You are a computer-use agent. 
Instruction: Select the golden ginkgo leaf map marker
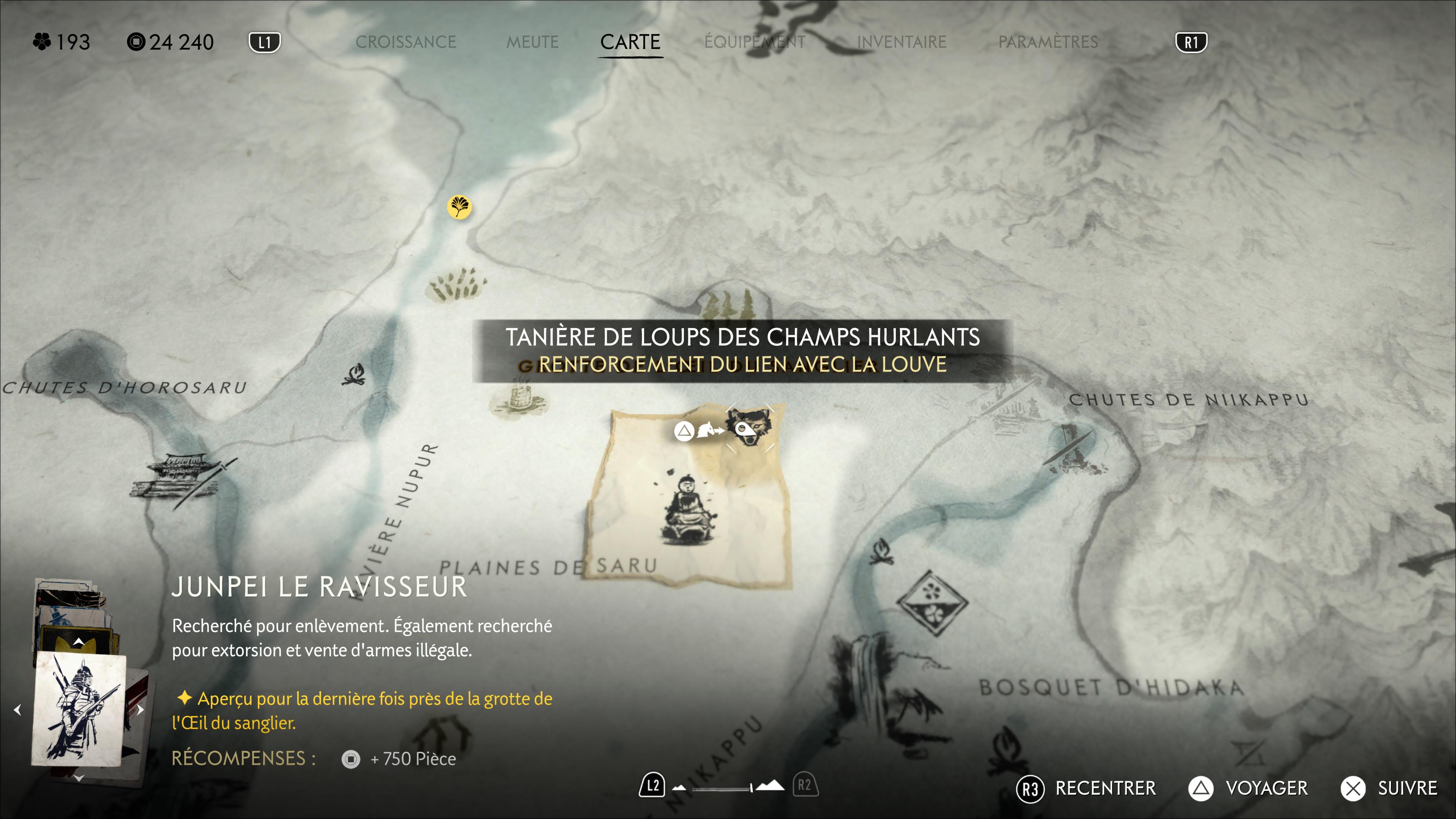pyautogui.click(x=459, y=207)
